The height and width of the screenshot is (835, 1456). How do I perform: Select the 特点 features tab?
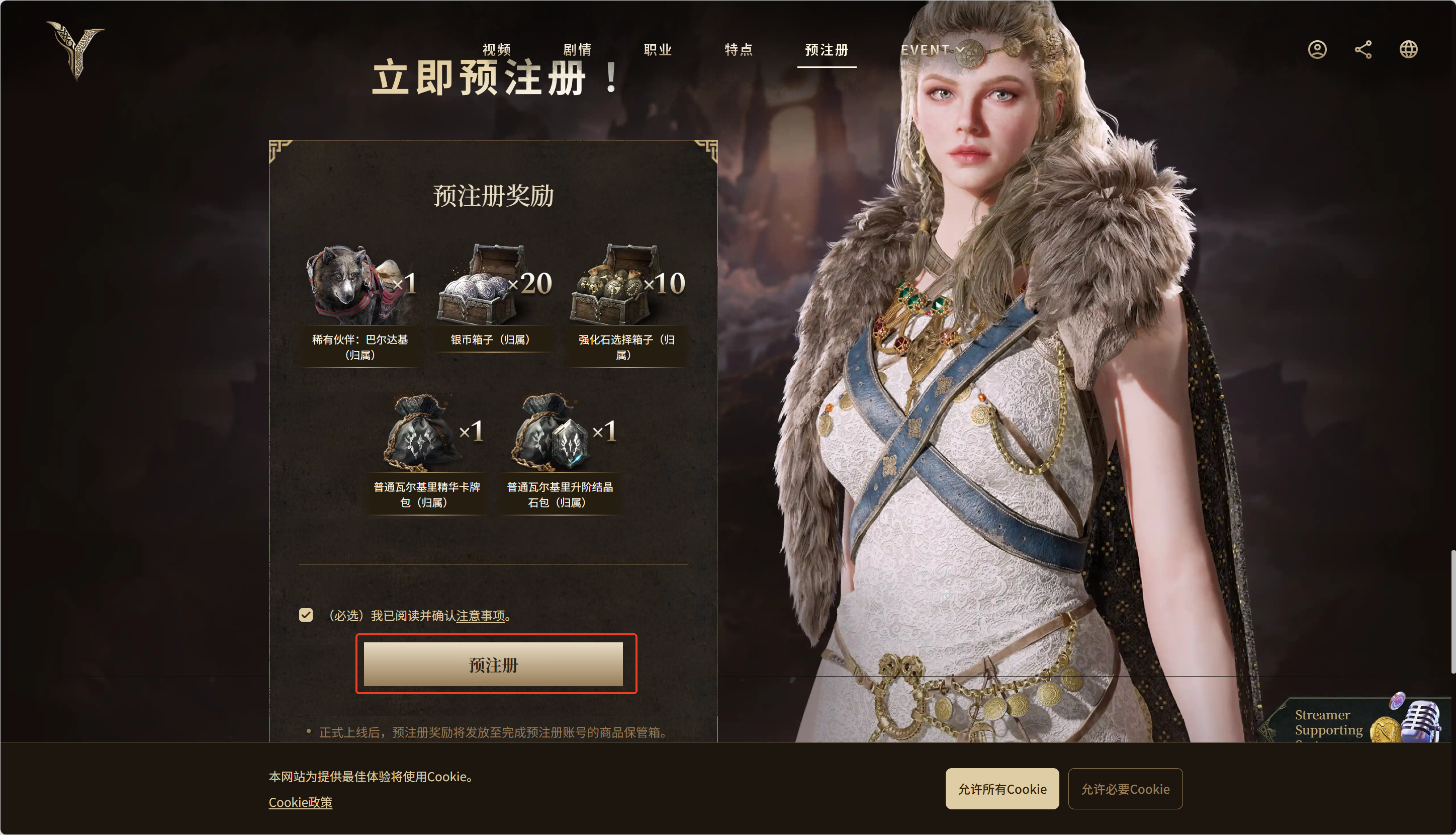[739, 50]
